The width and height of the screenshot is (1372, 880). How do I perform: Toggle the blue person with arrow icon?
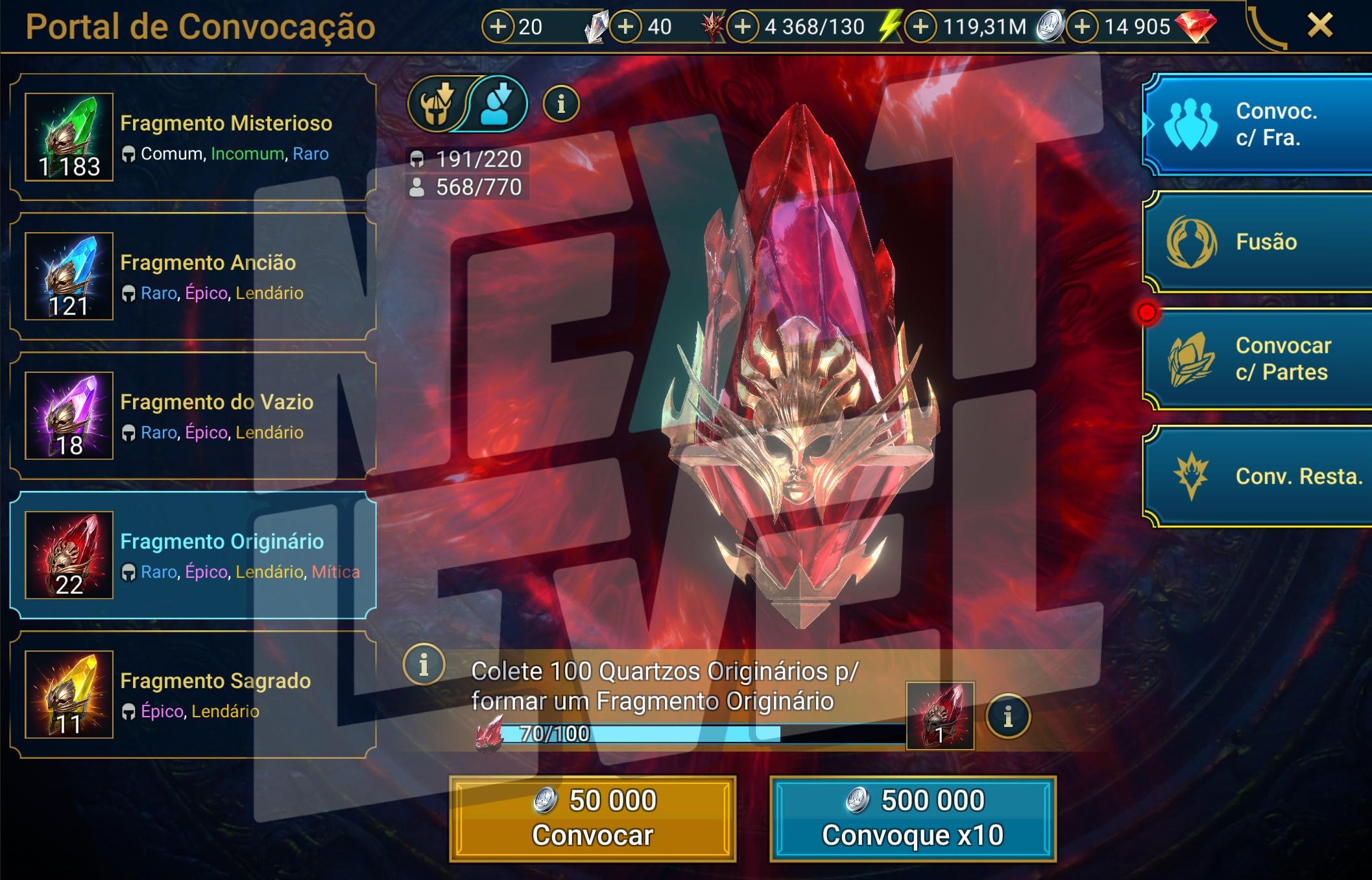coord(497,104)
